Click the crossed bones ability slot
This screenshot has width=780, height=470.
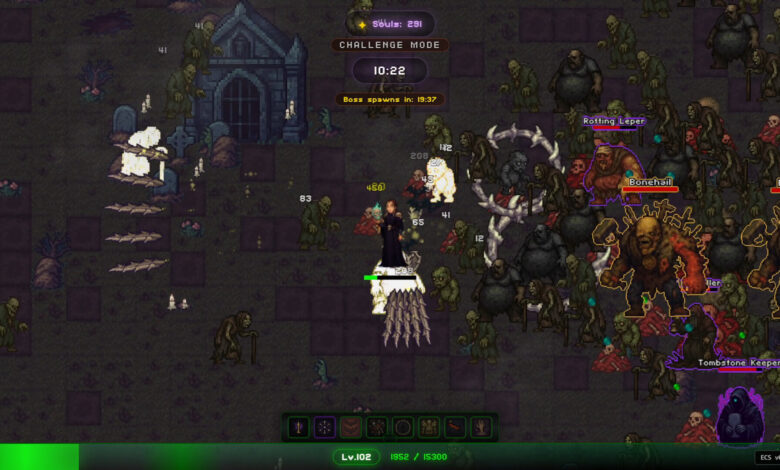coord(376,427)
